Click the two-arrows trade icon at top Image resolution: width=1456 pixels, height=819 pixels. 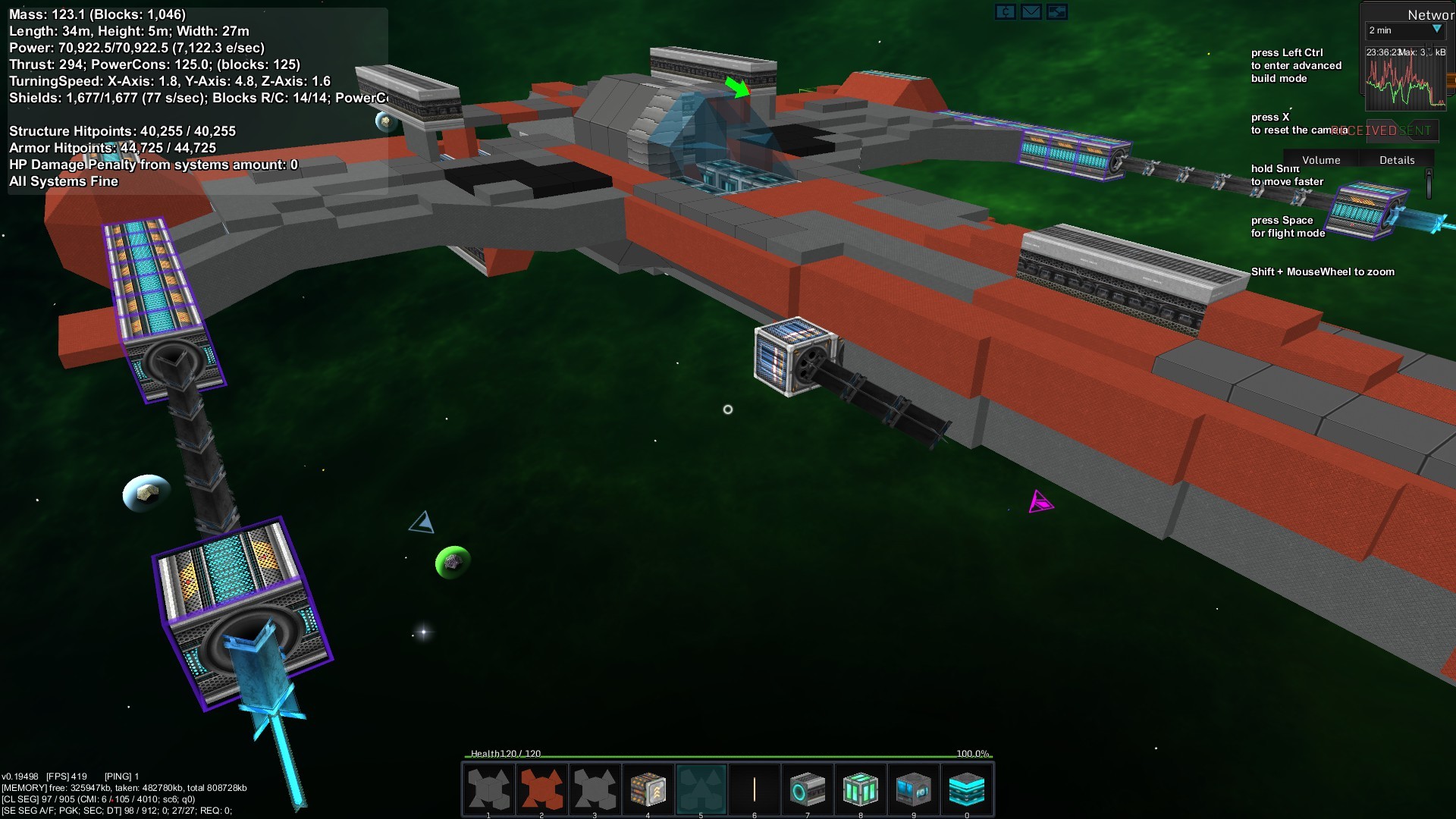(1056, 11)
